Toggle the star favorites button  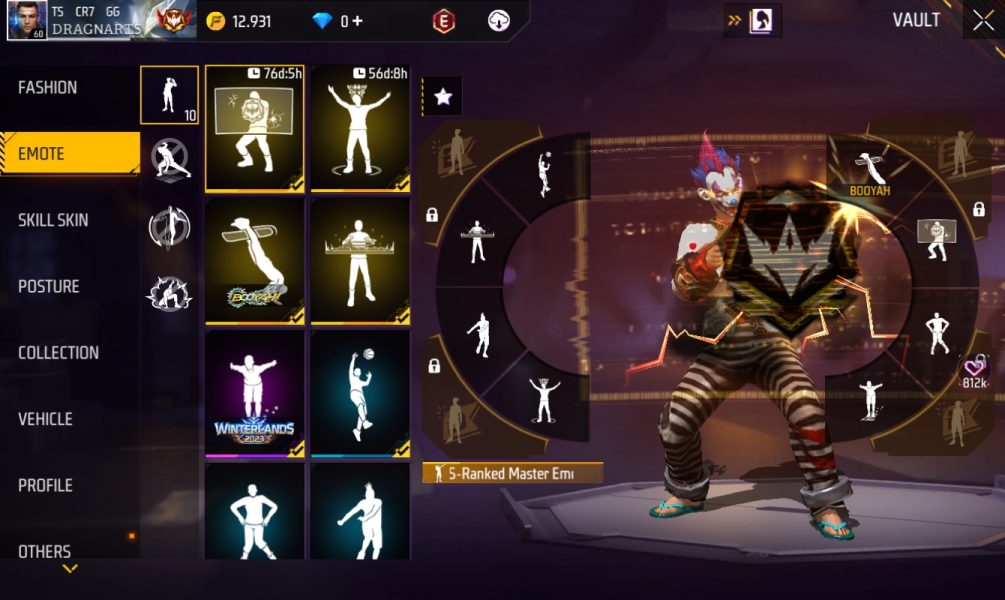(x=443, y=97)
